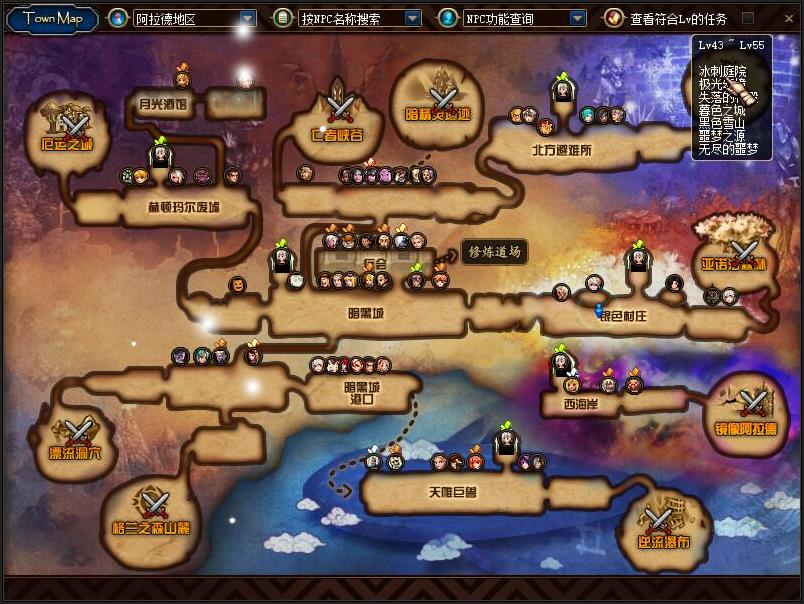Open the 阿拉德地区 region dropdown

pyautogui.click(x=247, y=18)
